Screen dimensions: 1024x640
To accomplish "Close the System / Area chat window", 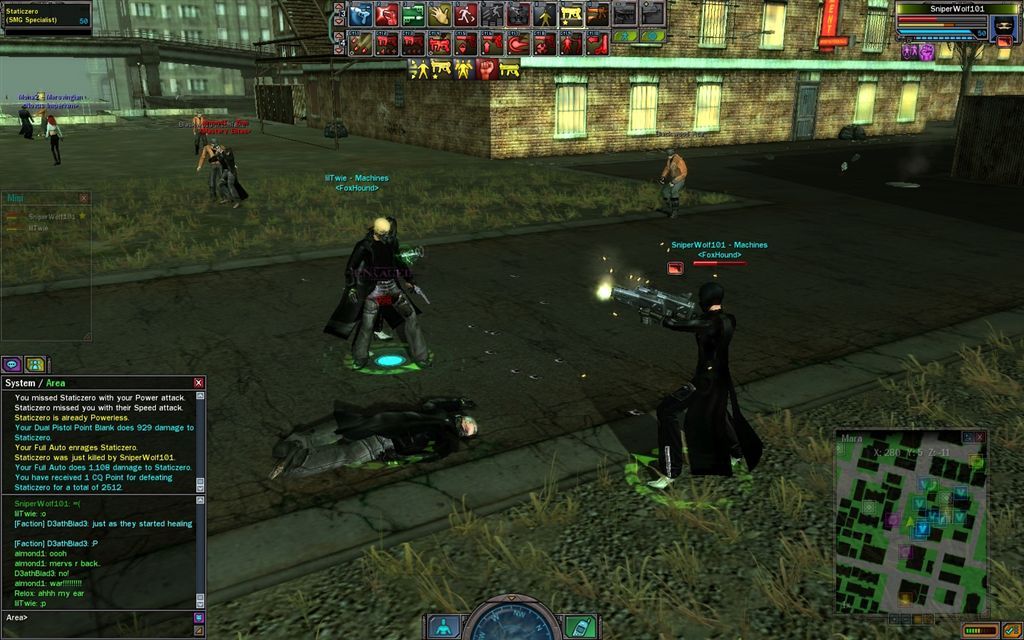I will pos(198,383).
